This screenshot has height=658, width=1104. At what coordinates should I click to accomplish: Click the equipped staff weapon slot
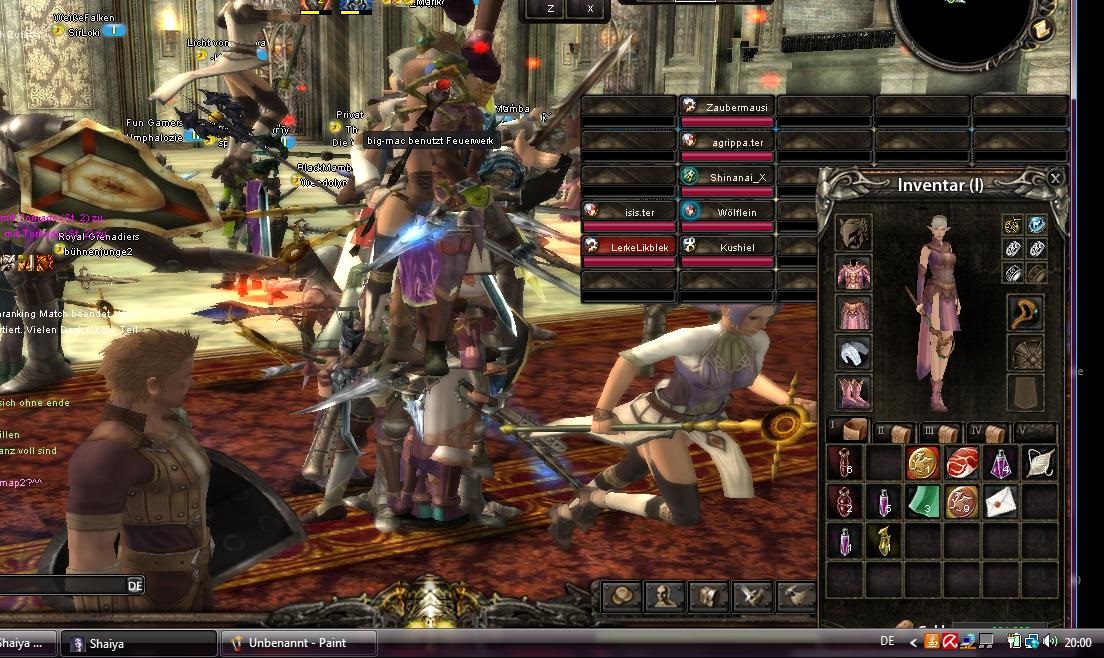point(1026,313)
